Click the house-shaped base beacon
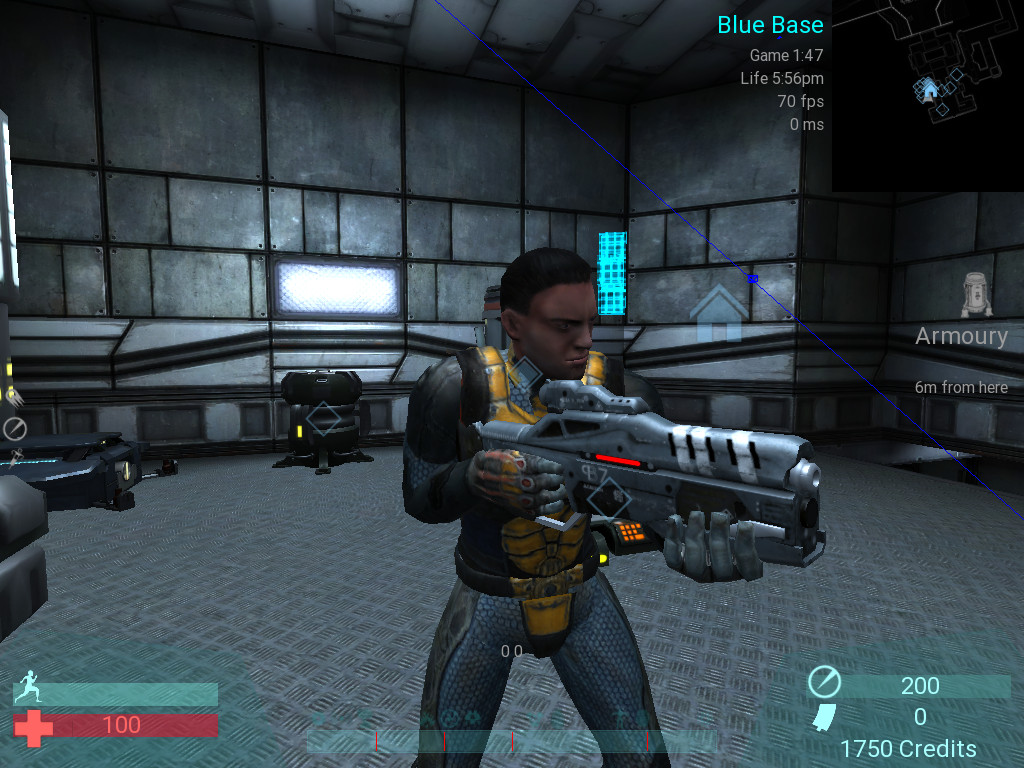Image resolution: width=1024 pixels, height=768 pixels. [x=717, y=311]
